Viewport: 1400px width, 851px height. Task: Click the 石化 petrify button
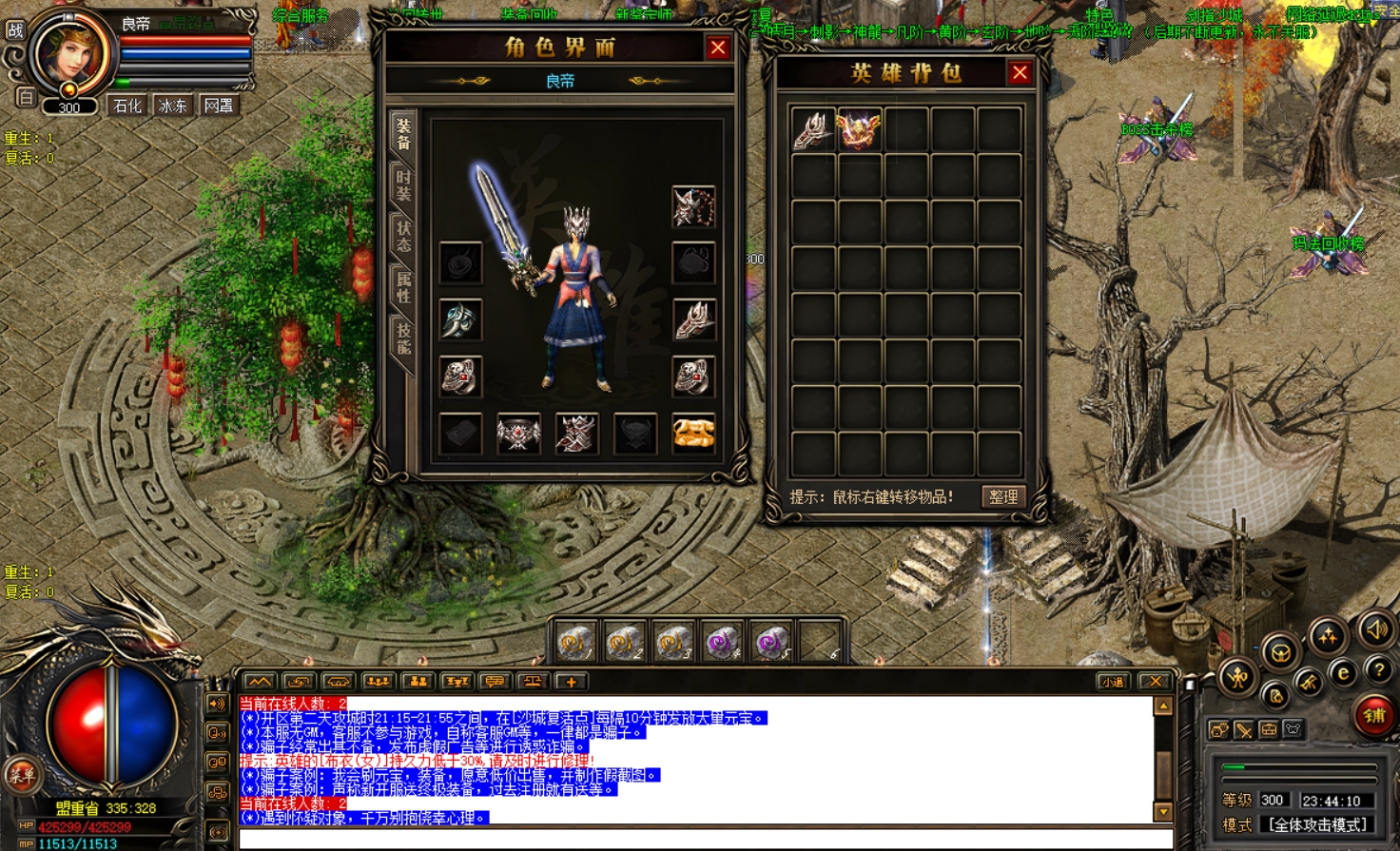pyautogui.click(x=127, y=106)
